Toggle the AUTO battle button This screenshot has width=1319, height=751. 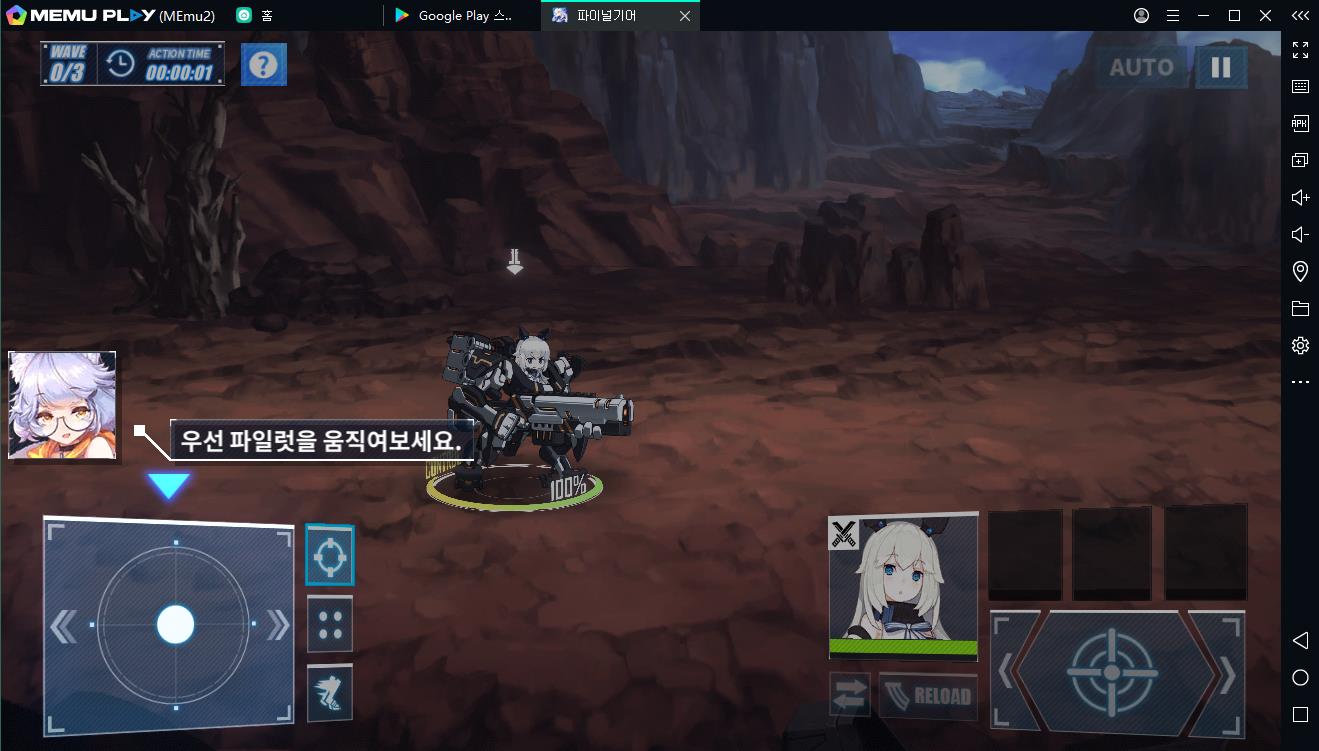1141,68
